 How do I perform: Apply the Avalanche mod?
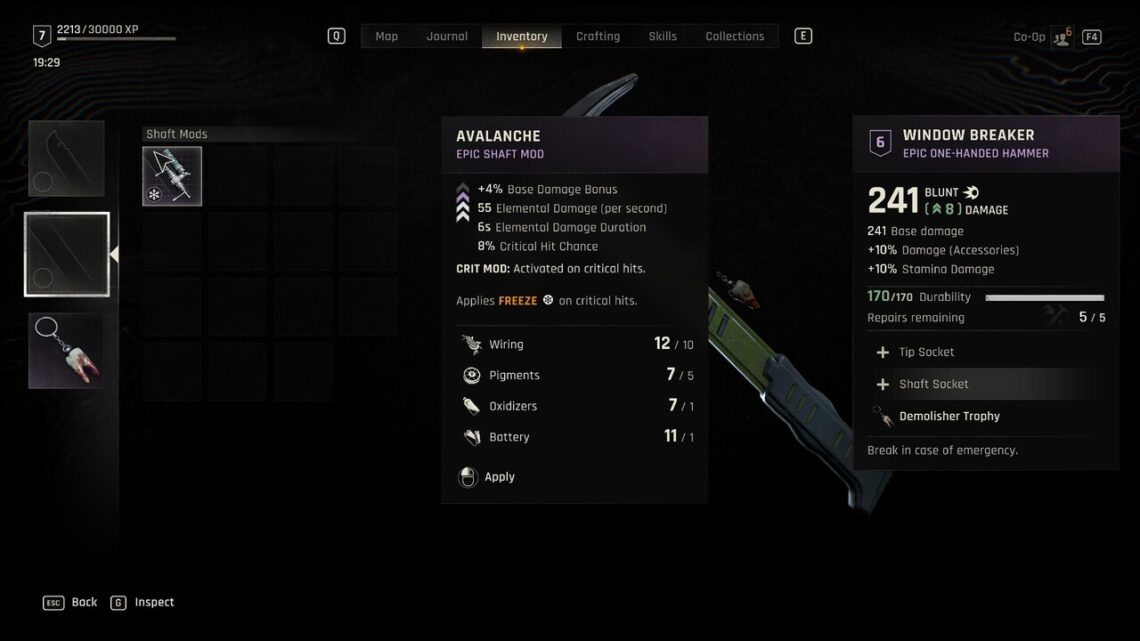pyautogui.click(x=498, y=477)
